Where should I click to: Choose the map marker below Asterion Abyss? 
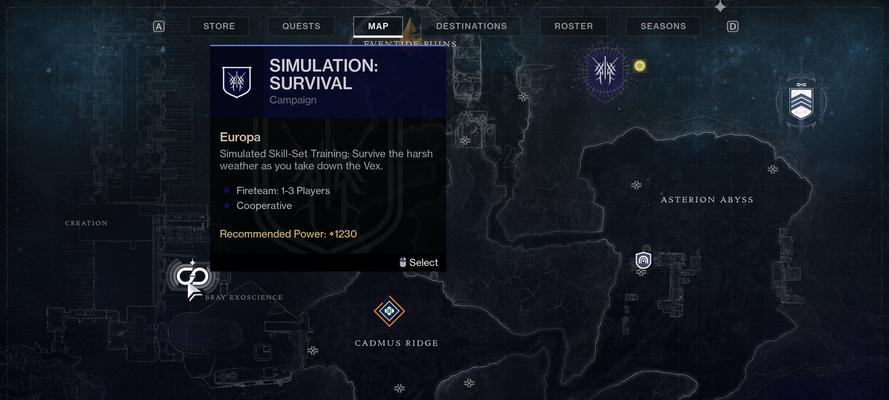[x=643, y=261]
